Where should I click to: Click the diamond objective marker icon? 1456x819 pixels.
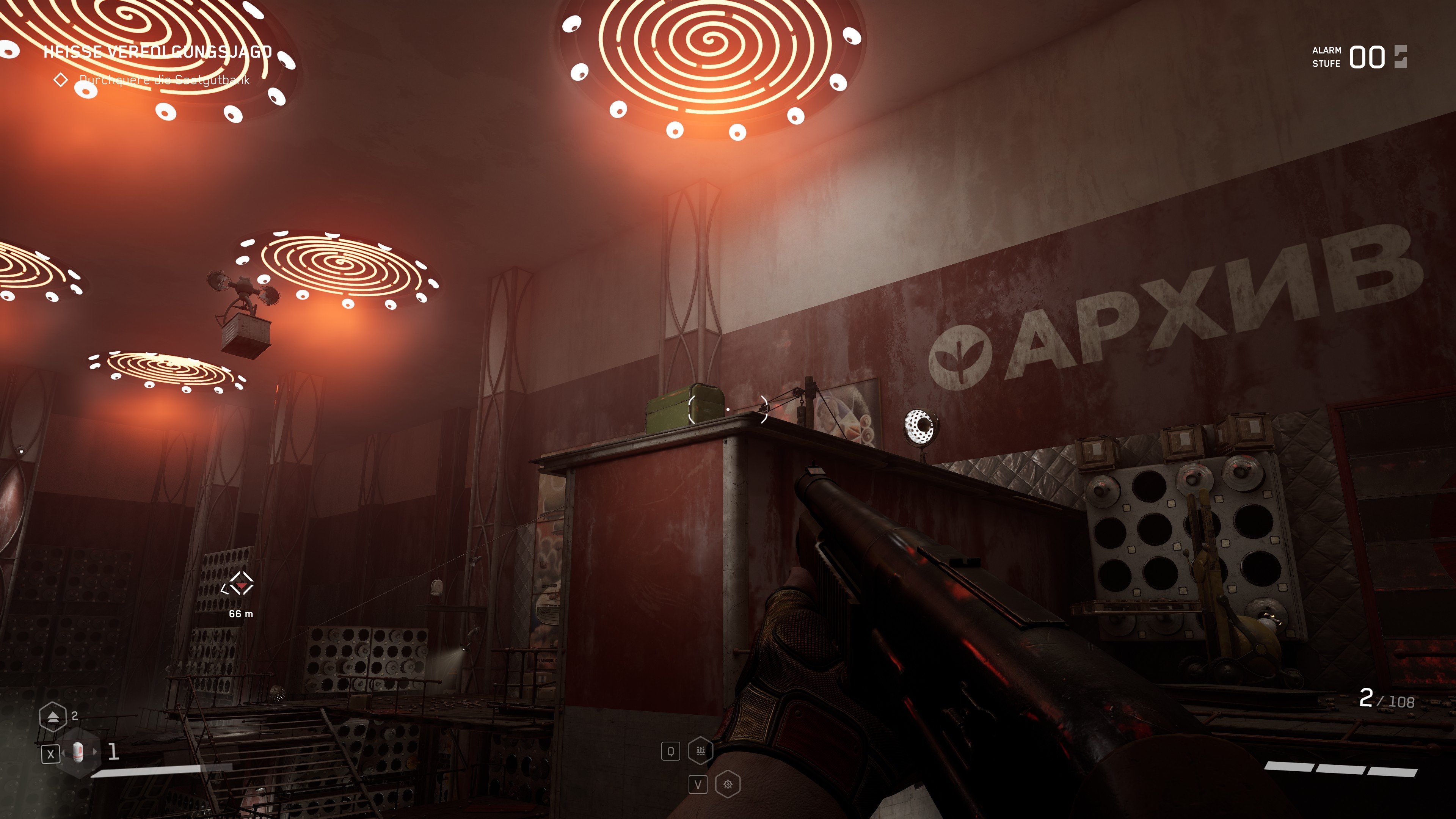pos(61,79)
